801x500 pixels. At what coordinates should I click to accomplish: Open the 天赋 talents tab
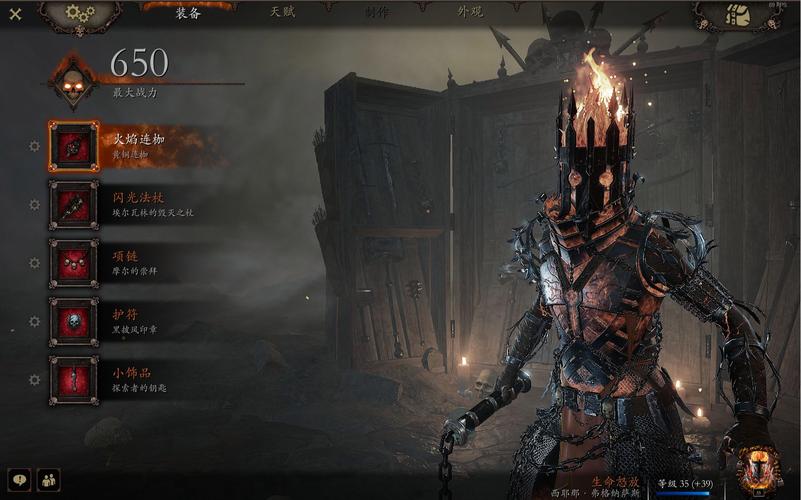[x=283, y=13]
